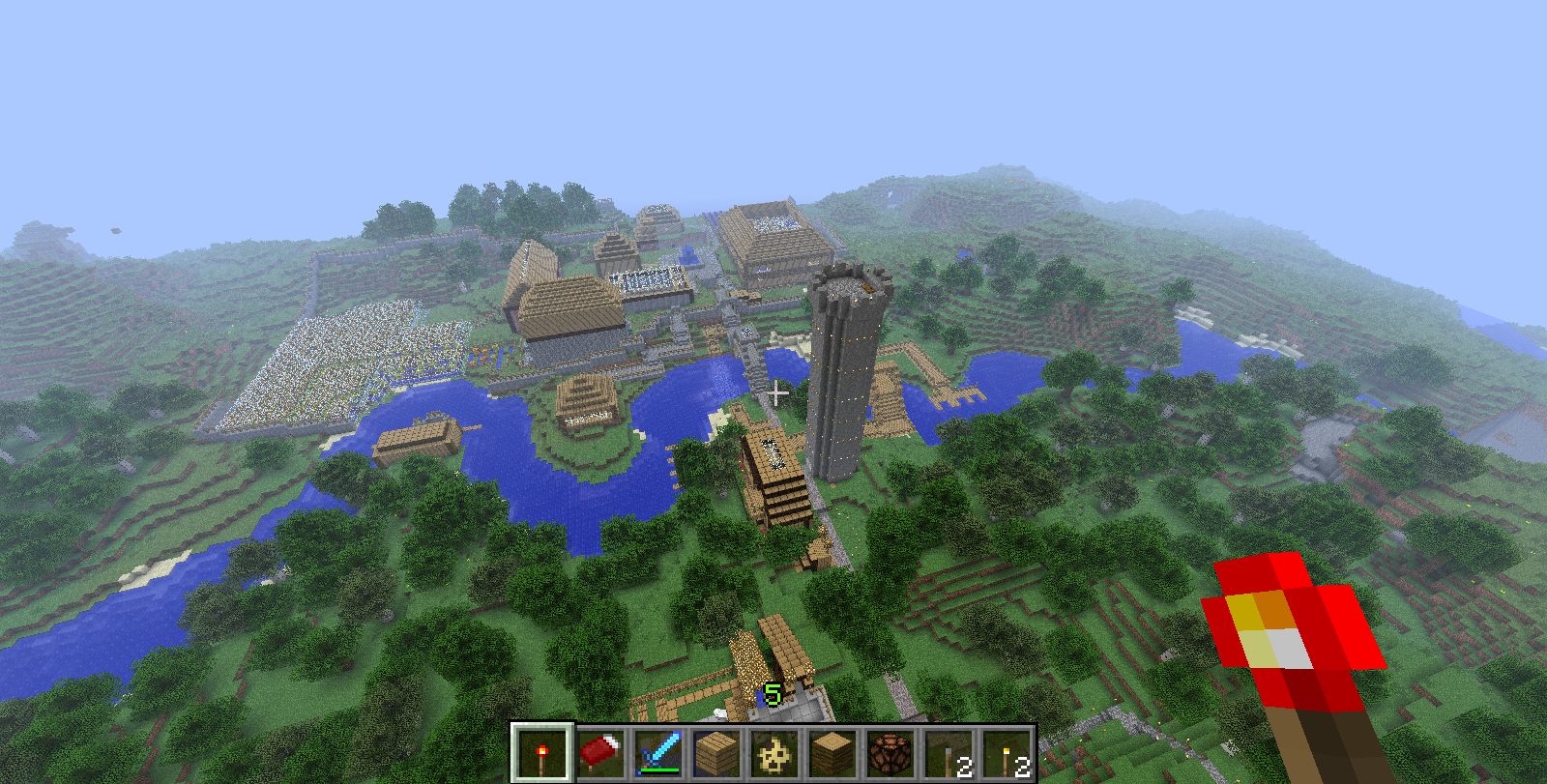Select the spotted spawn egg slot
1547x784 pixels.
pos(774,753)
